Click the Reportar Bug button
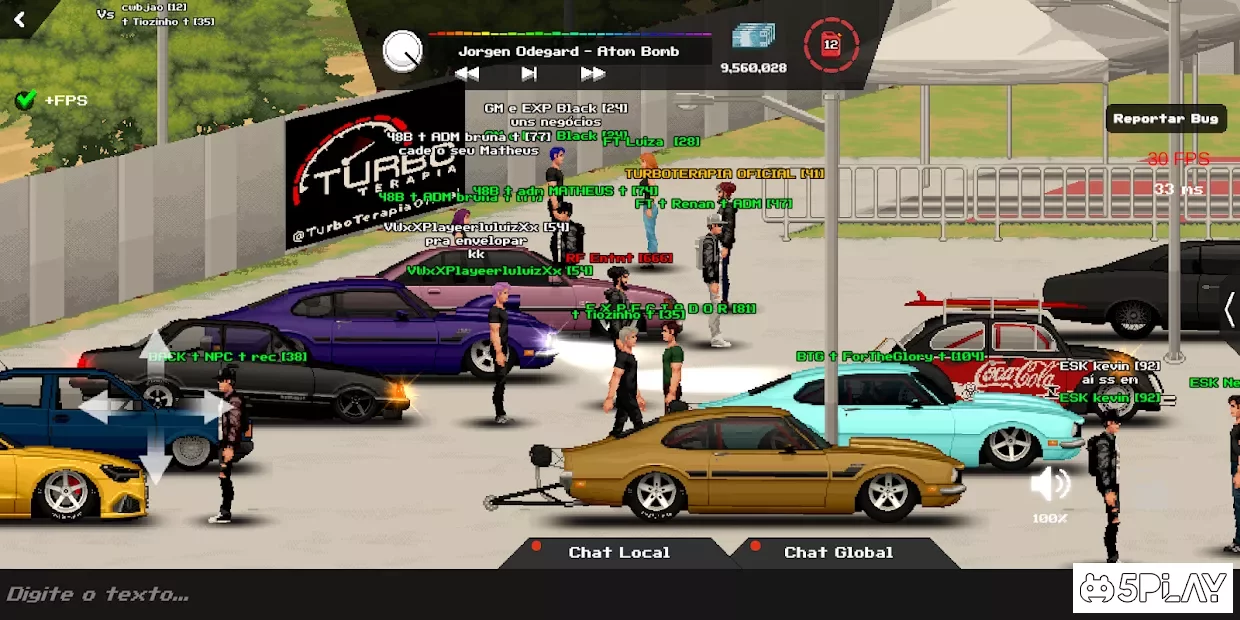The image size is (1240, 620). pos(1165,119)
